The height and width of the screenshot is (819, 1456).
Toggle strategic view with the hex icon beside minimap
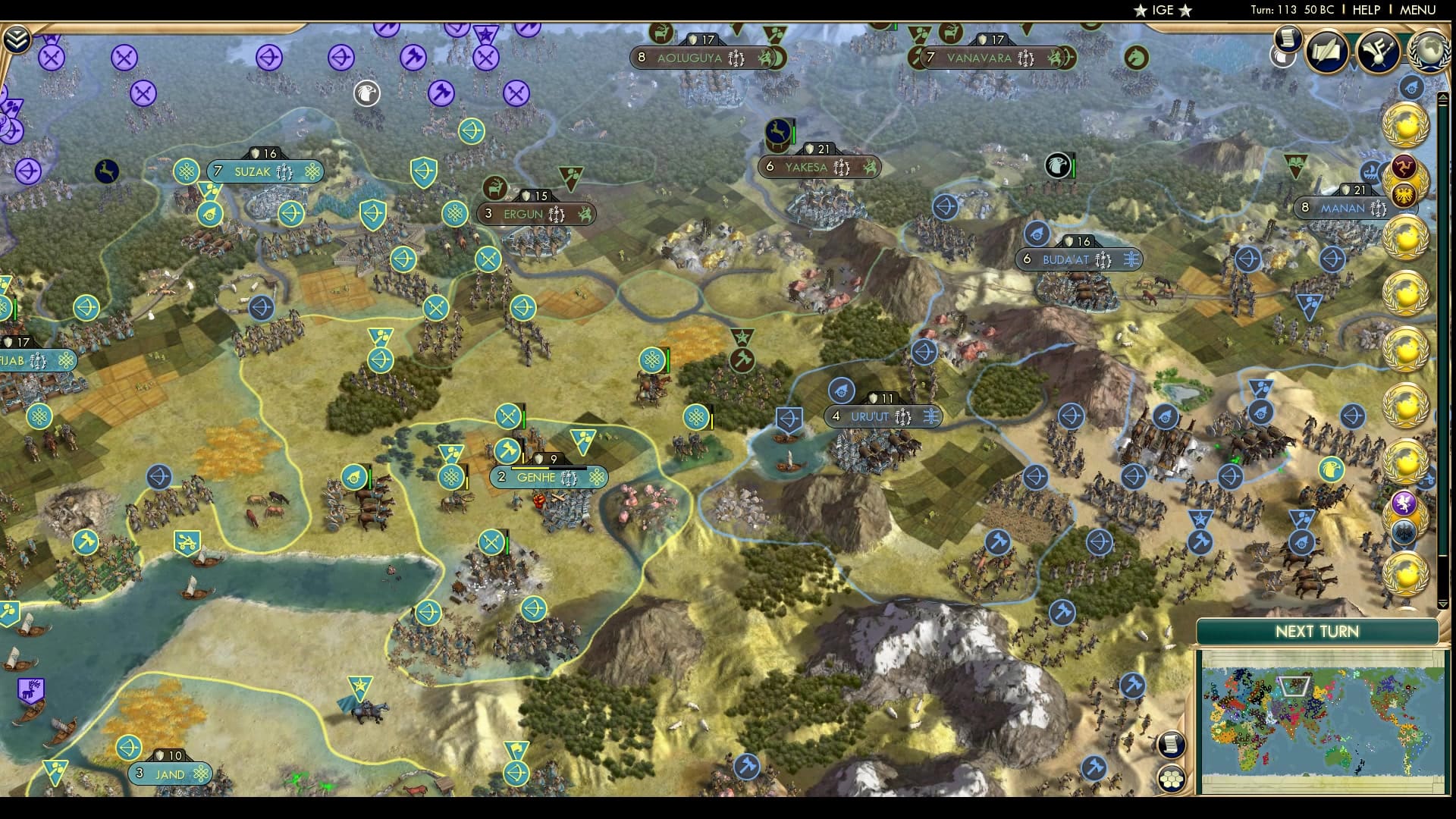1172,778
